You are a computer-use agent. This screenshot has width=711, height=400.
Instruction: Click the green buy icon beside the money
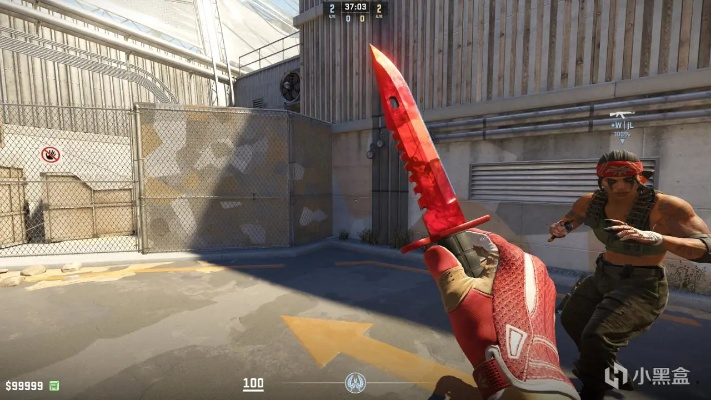pyautogui.click(x=54, y=385)
